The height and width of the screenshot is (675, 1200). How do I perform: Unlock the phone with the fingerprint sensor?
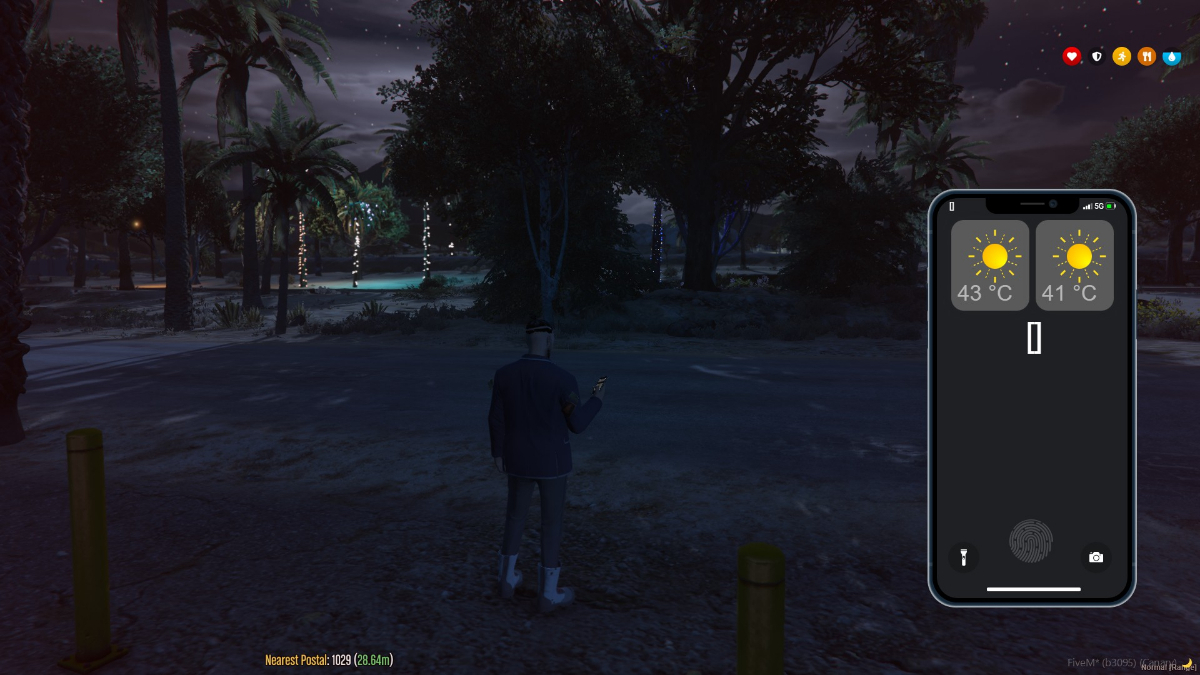(1031, 541)
